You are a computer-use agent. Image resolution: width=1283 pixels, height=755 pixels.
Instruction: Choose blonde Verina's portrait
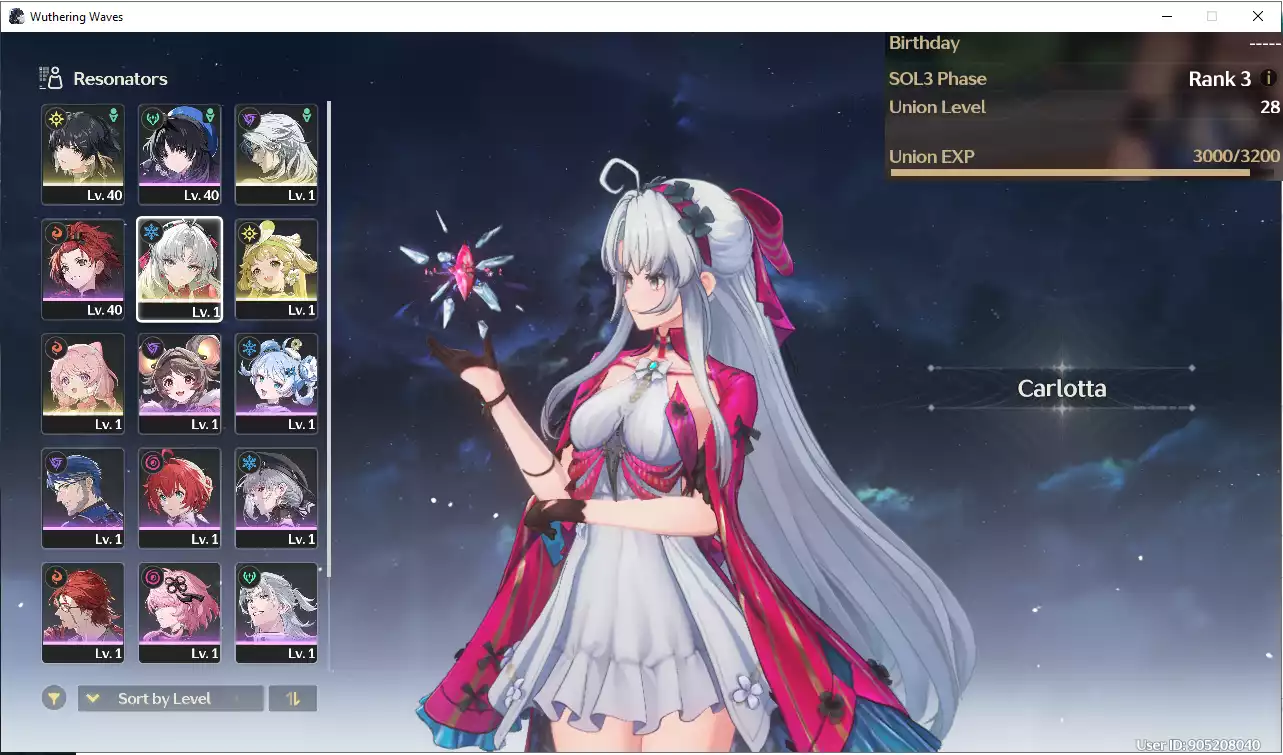276,269
